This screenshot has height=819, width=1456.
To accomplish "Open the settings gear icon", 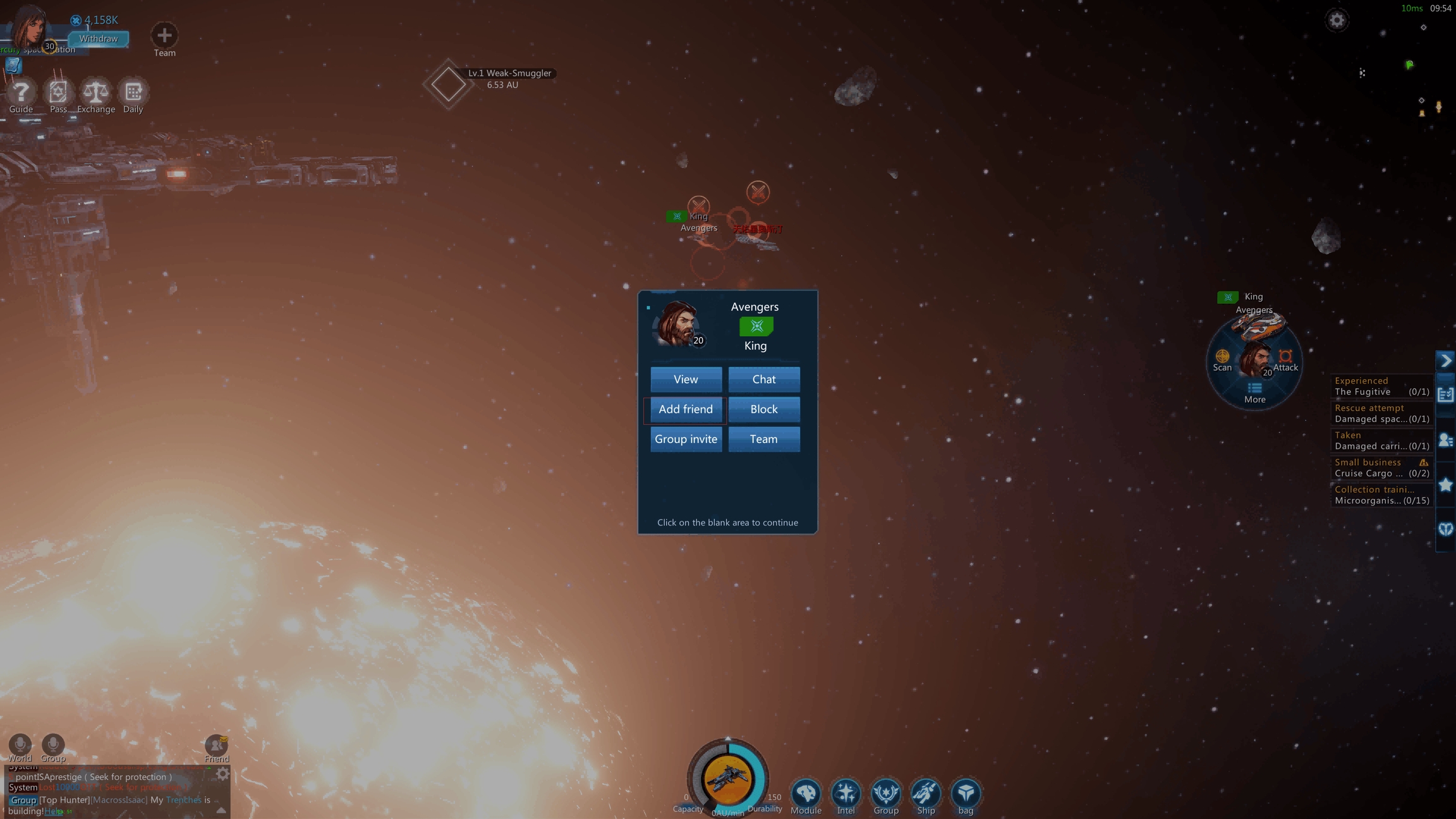I will coord(1336,20).
